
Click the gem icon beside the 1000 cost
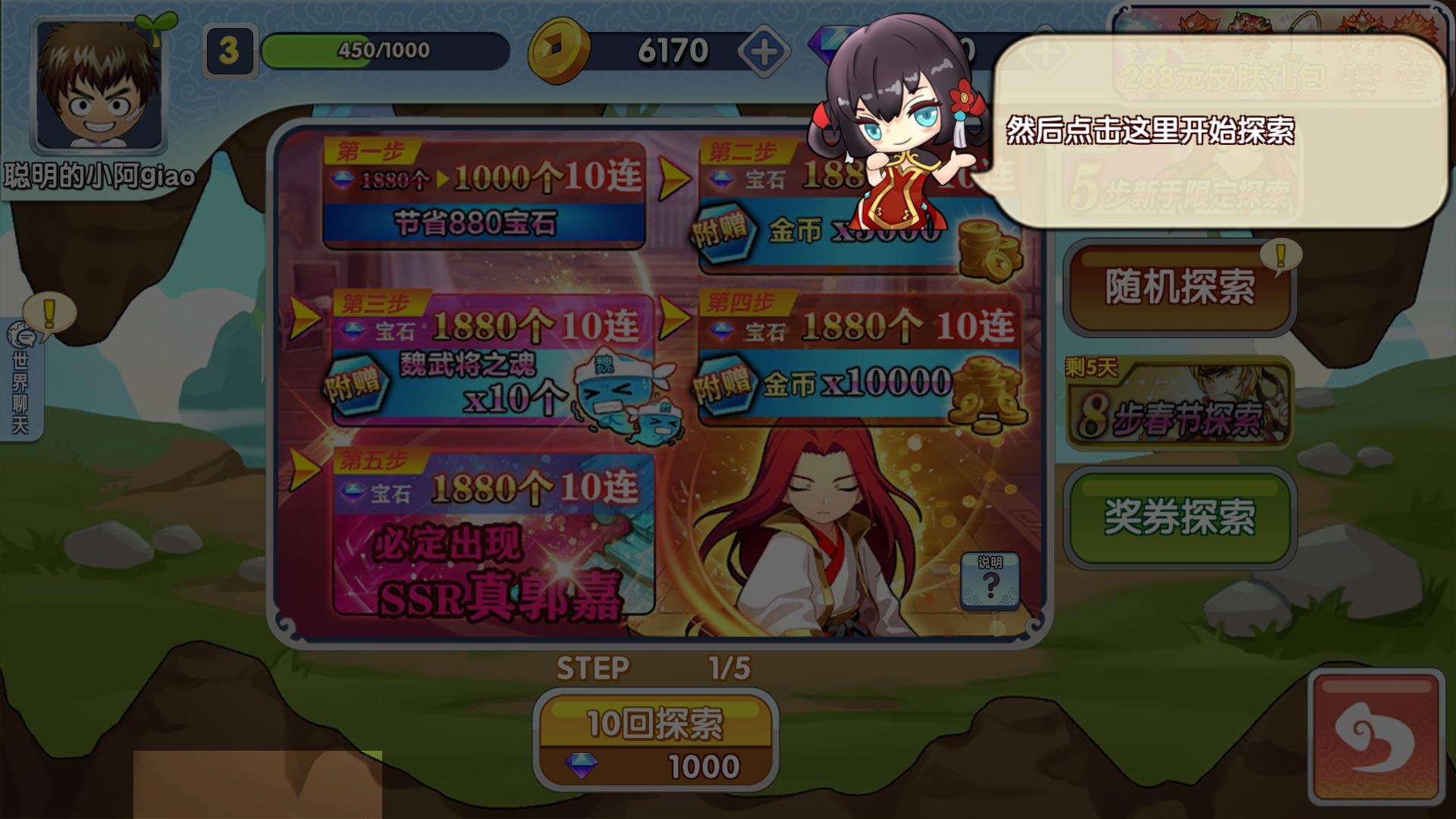(x=581, y=767)
